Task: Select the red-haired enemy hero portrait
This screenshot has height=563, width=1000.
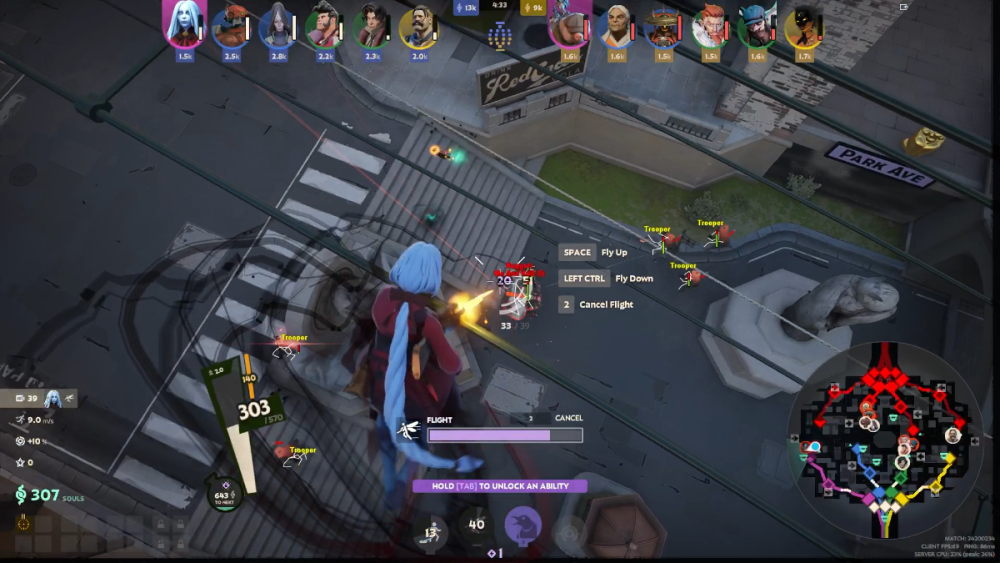Action: [710, 27]
